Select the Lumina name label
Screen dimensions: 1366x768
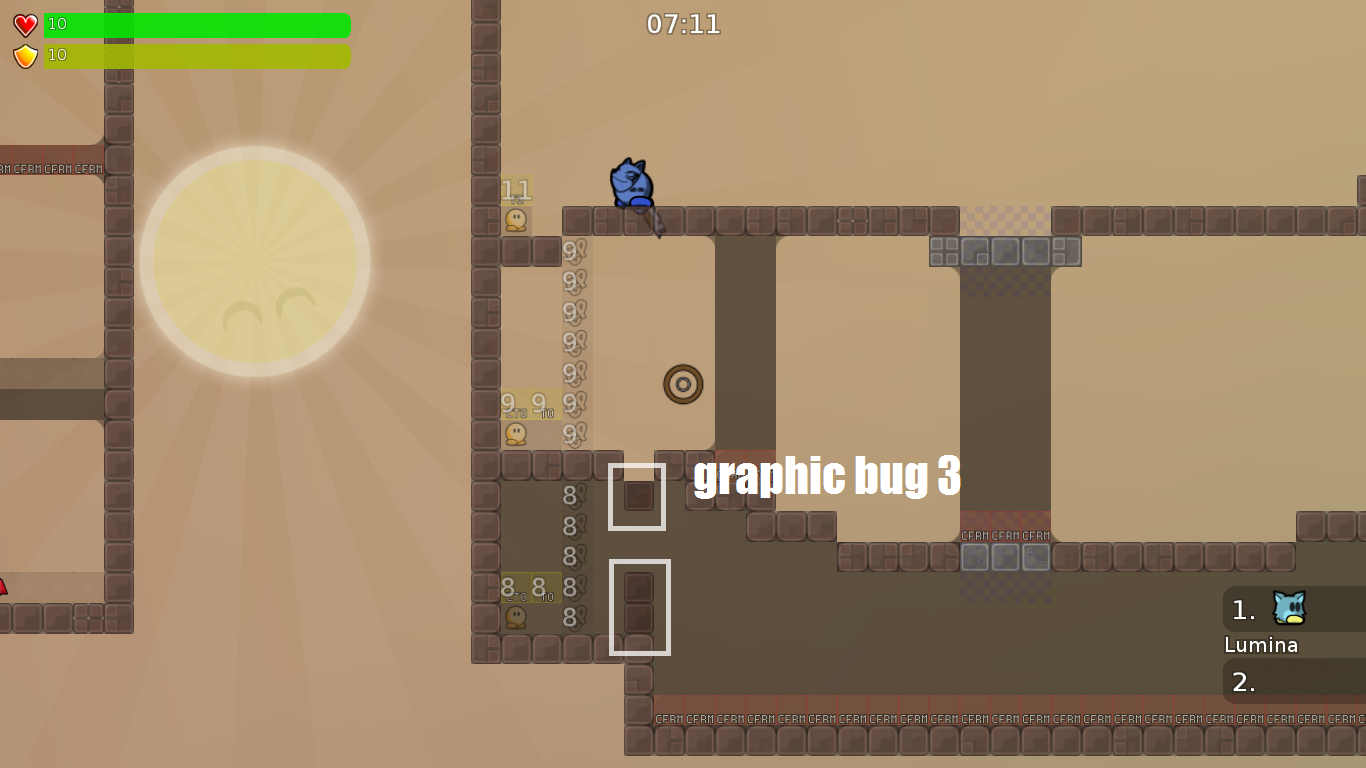[x=1261, y=645]
